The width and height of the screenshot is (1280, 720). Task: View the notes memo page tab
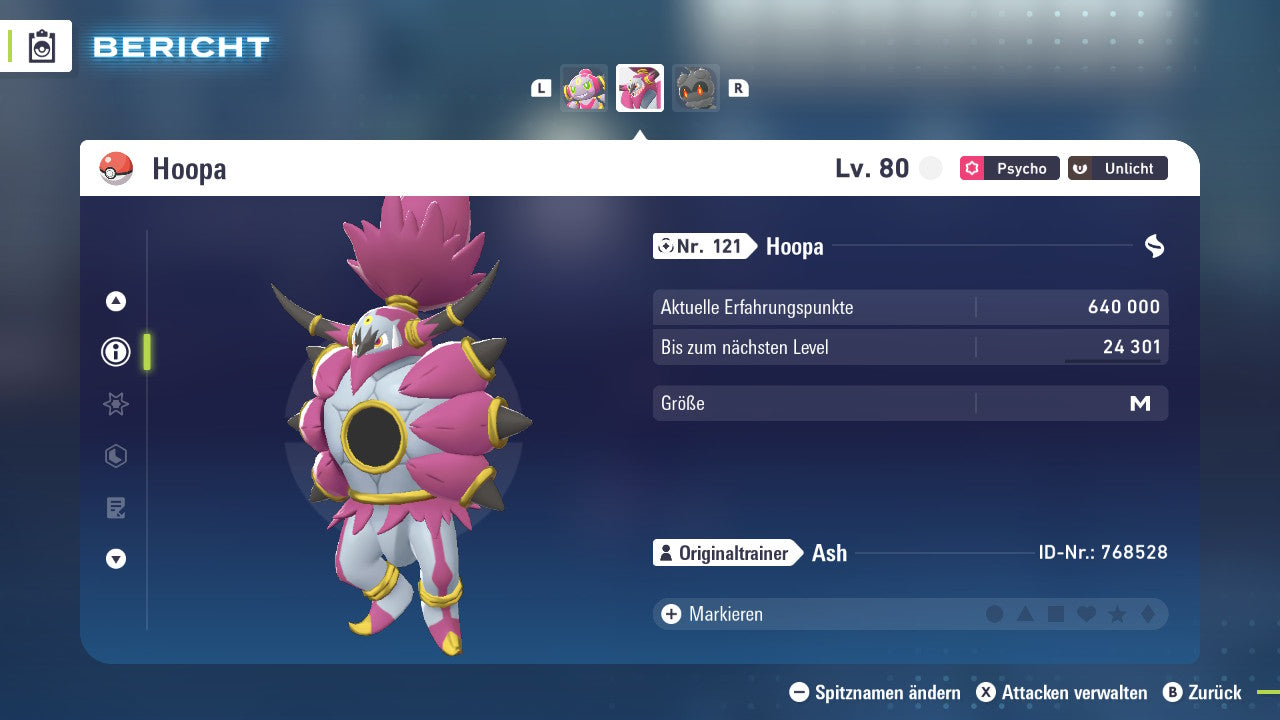pos(116,508)
